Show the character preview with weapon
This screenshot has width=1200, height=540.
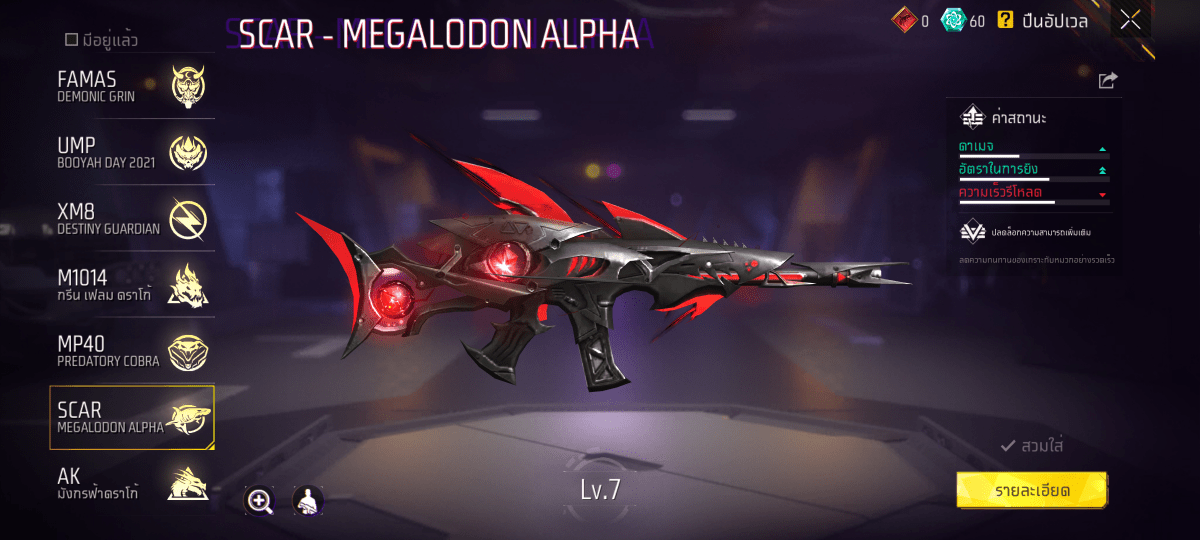307,501
